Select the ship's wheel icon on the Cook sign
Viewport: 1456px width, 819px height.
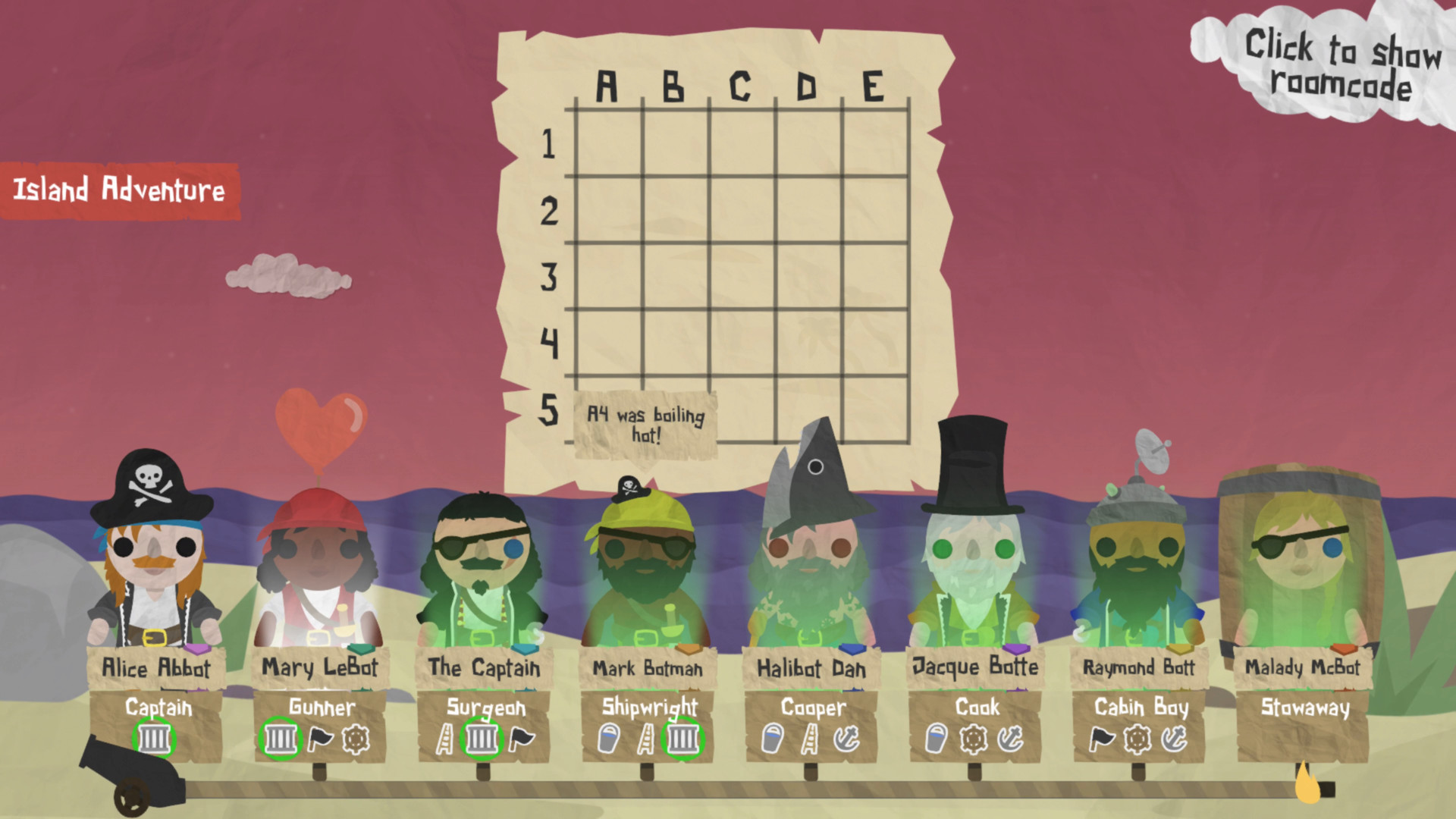(973, 739)
